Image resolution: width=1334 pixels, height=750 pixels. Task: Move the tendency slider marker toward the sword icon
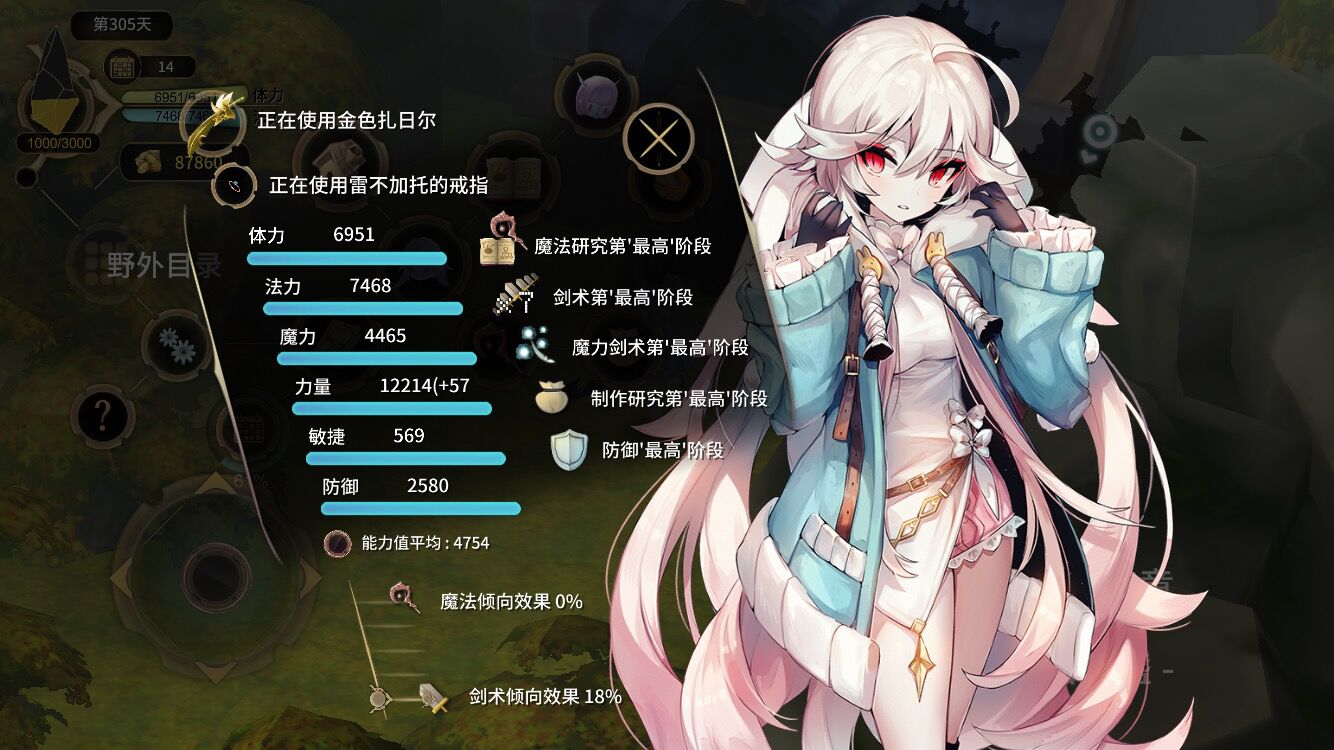[378, 700]
